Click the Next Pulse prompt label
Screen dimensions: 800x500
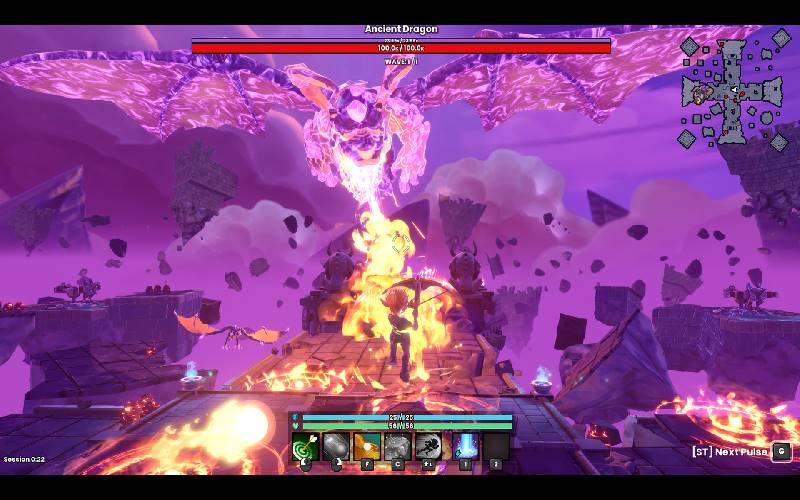click(x=730, y=452)
